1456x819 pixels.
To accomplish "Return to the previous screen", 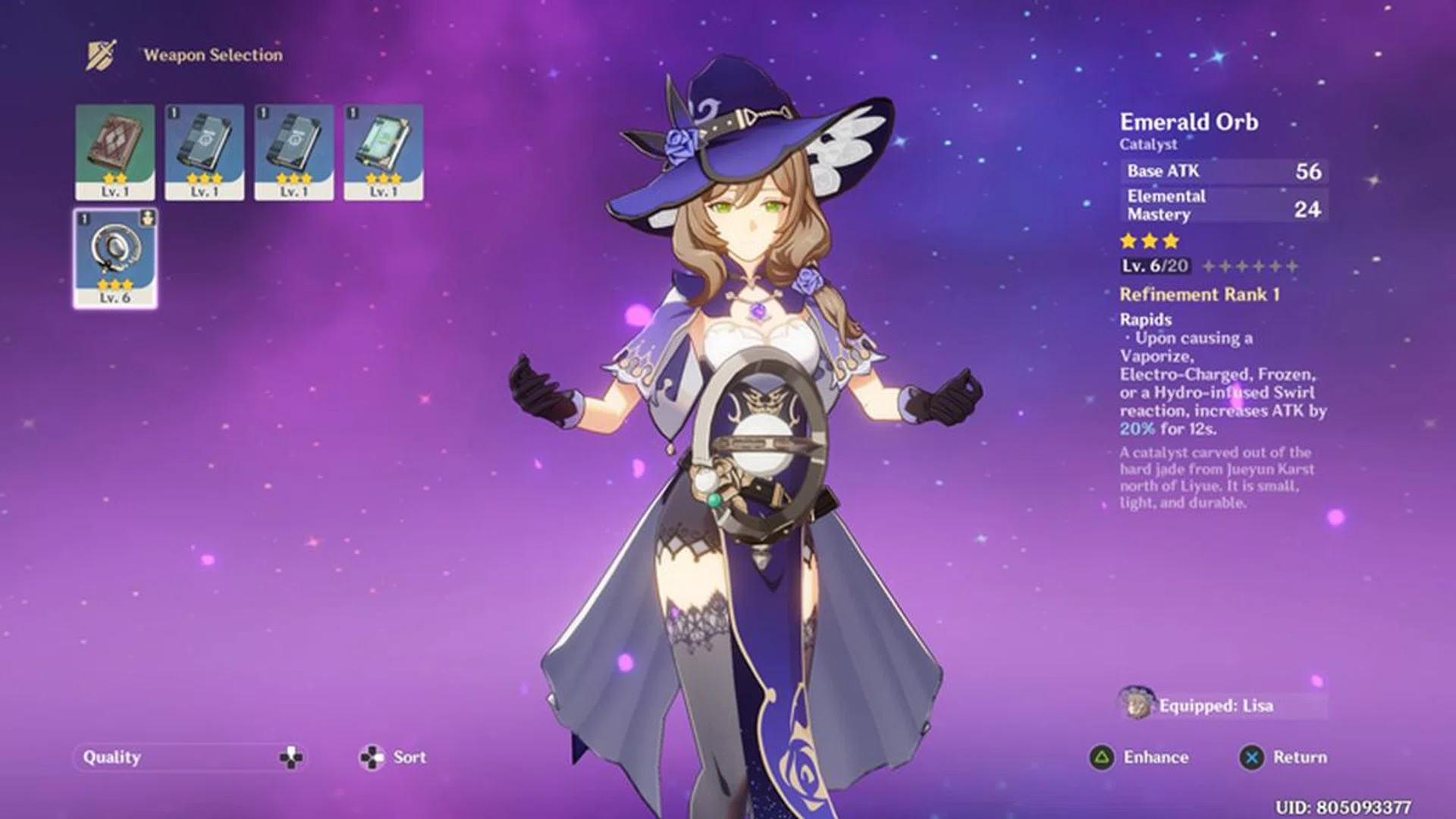I will coord(1283,757).
